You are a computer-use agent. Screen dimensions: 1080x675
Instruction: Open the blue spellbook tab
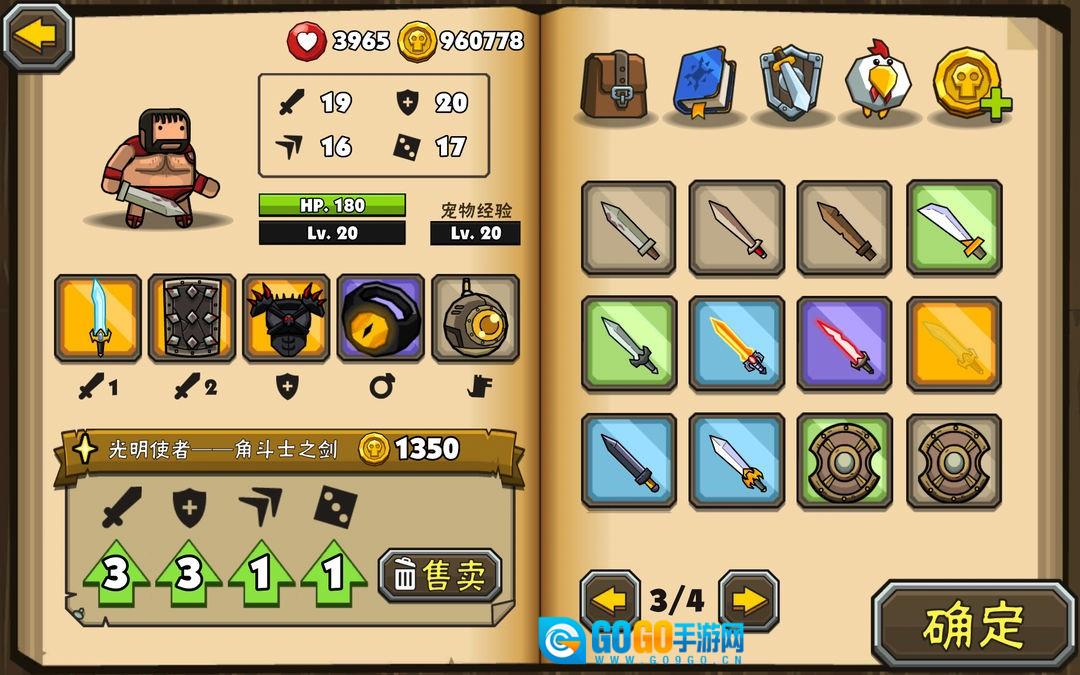[x=704, y=84]
